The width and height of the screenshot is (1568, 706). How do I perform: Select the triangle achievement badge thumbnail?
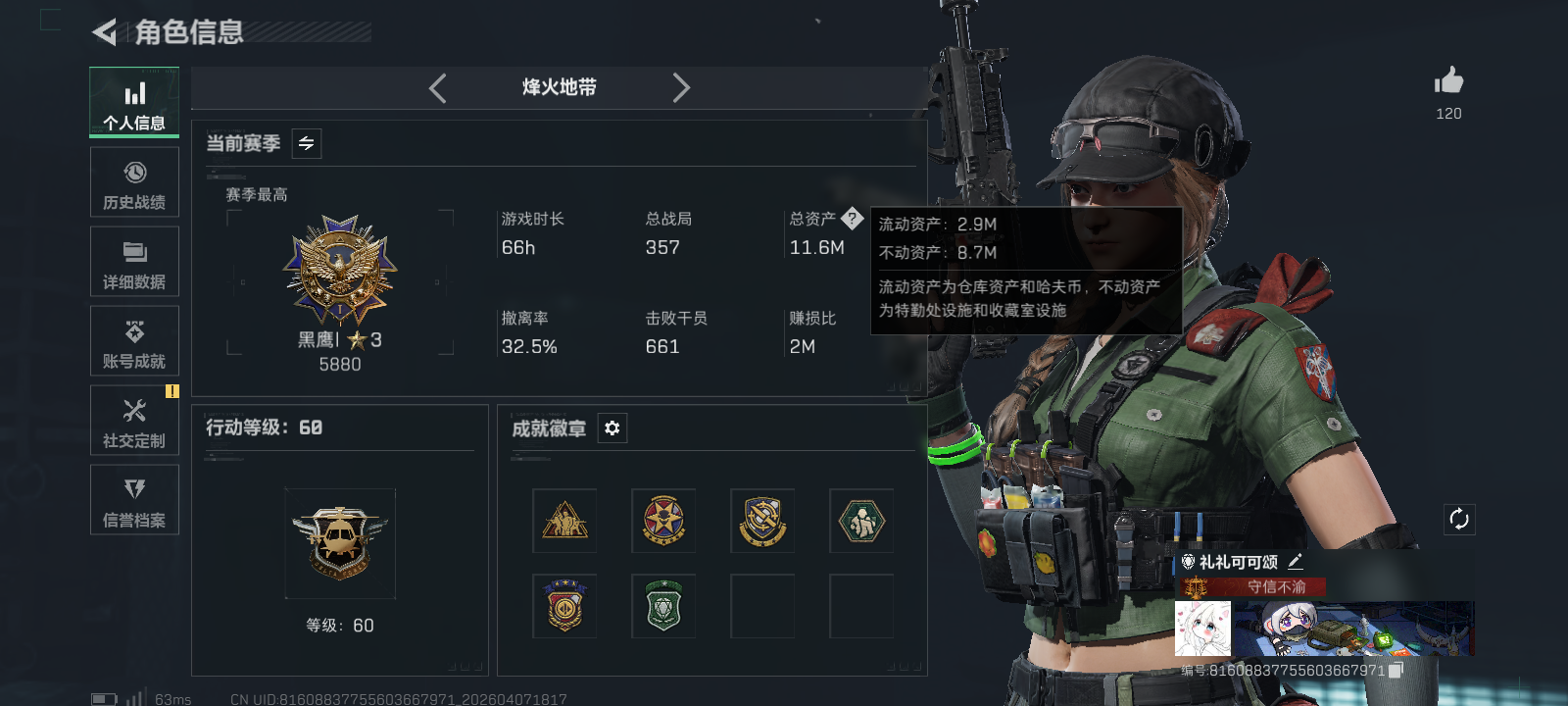pyautogui.click(x=565, y=521)
